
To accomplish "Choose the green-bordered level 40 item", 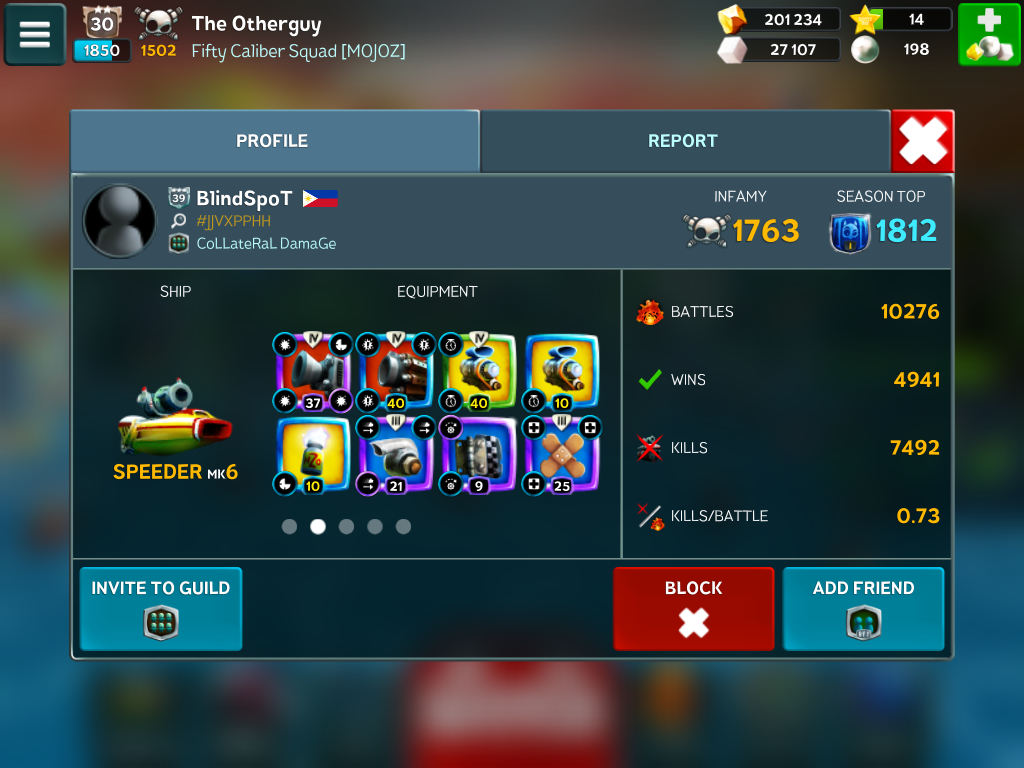I will pyautogui.click(x=479, y=373).
